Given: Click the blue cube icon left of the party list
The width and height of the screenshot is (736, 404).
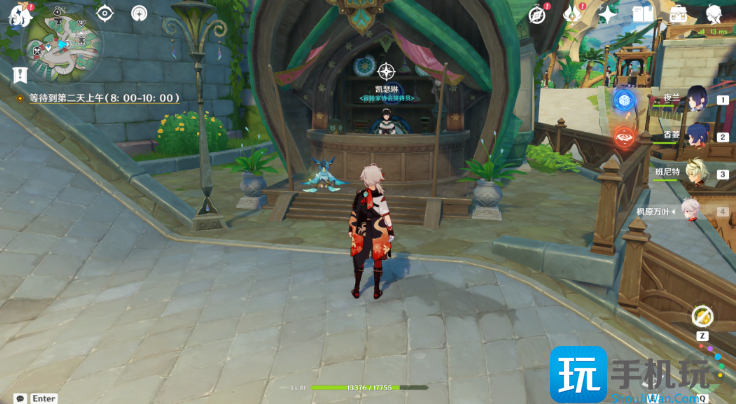Looking at the screenshot, I should [624, 100].
